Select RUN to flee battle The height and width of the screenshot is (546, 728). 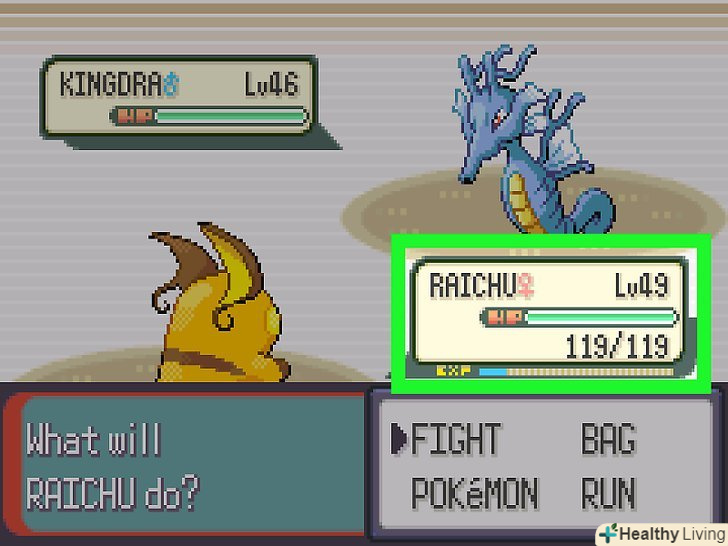coord(608,493)
